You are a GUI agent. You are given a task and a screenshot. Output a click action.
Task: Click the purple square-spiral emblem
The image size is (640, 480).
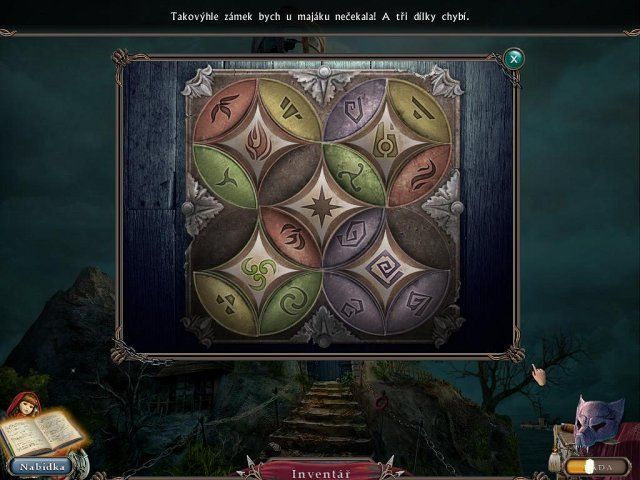click(x=388, y=267)
